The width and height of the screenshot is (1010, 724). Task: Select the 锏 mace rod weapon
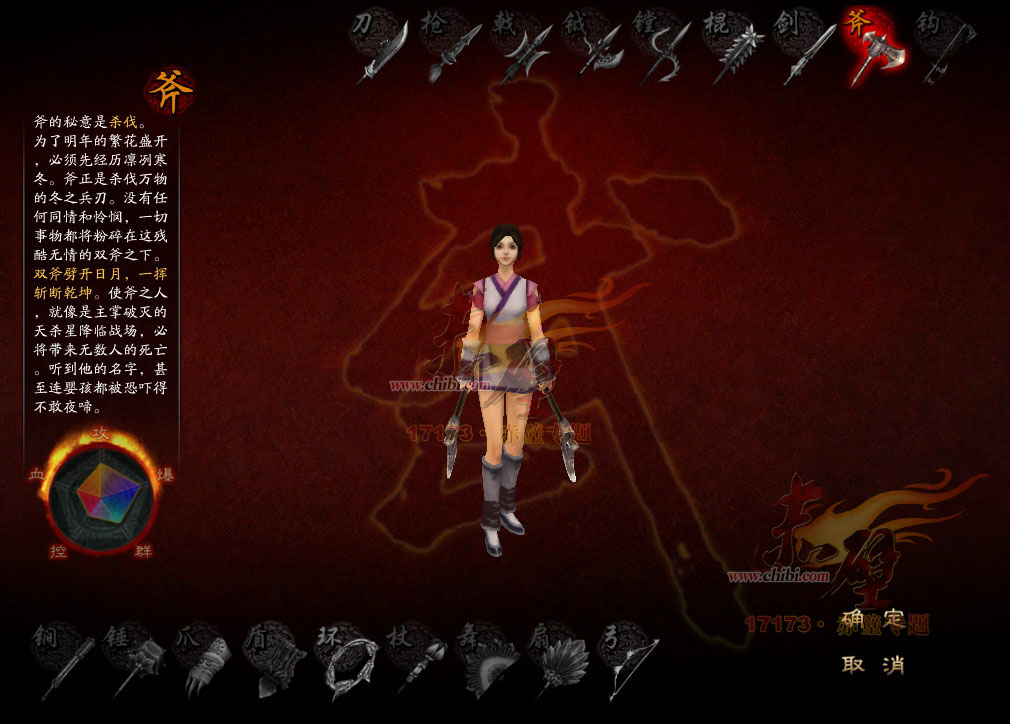point(64,660)
